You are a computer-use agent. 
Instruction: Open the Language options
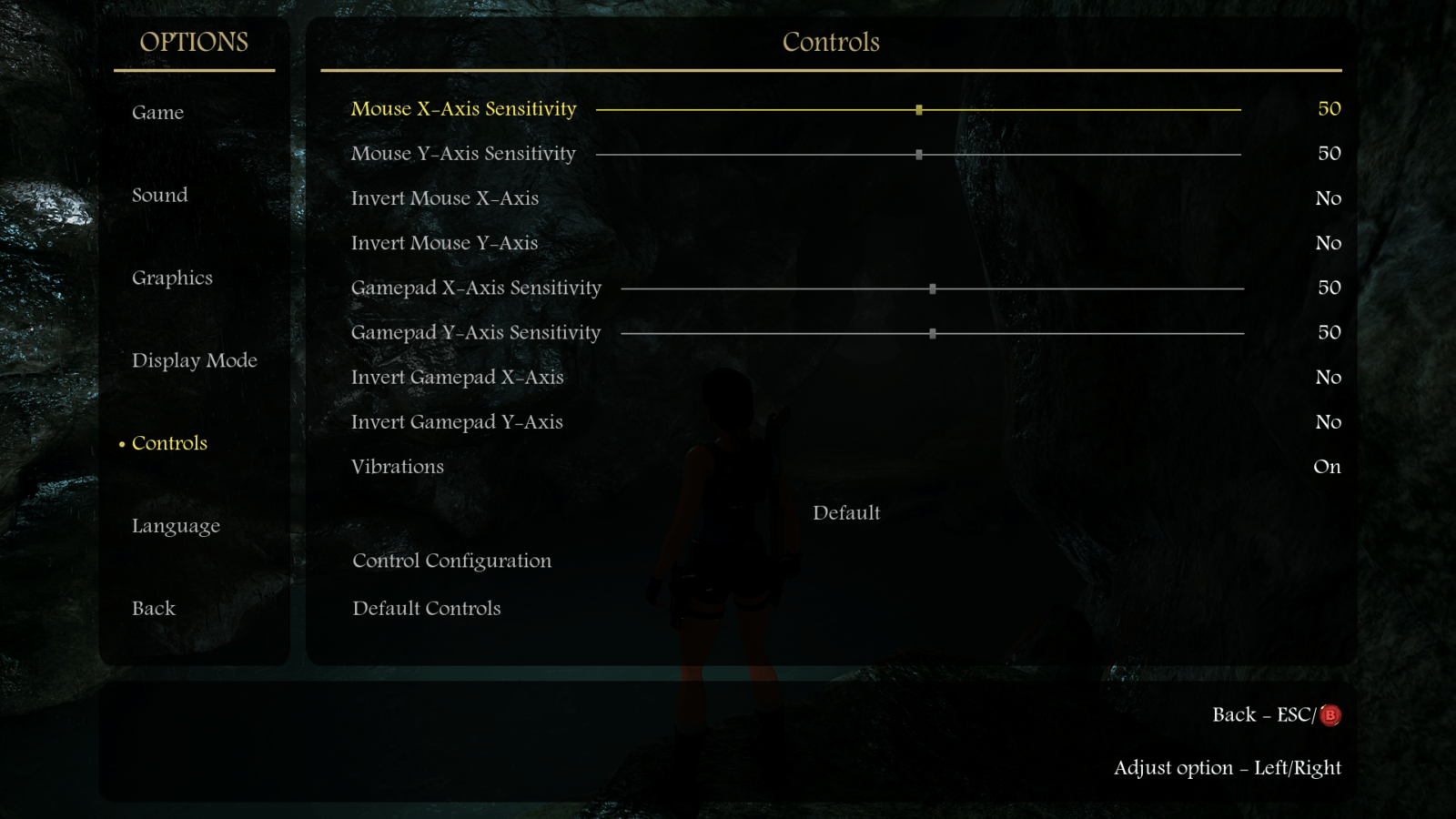click(x=176, y=526)
